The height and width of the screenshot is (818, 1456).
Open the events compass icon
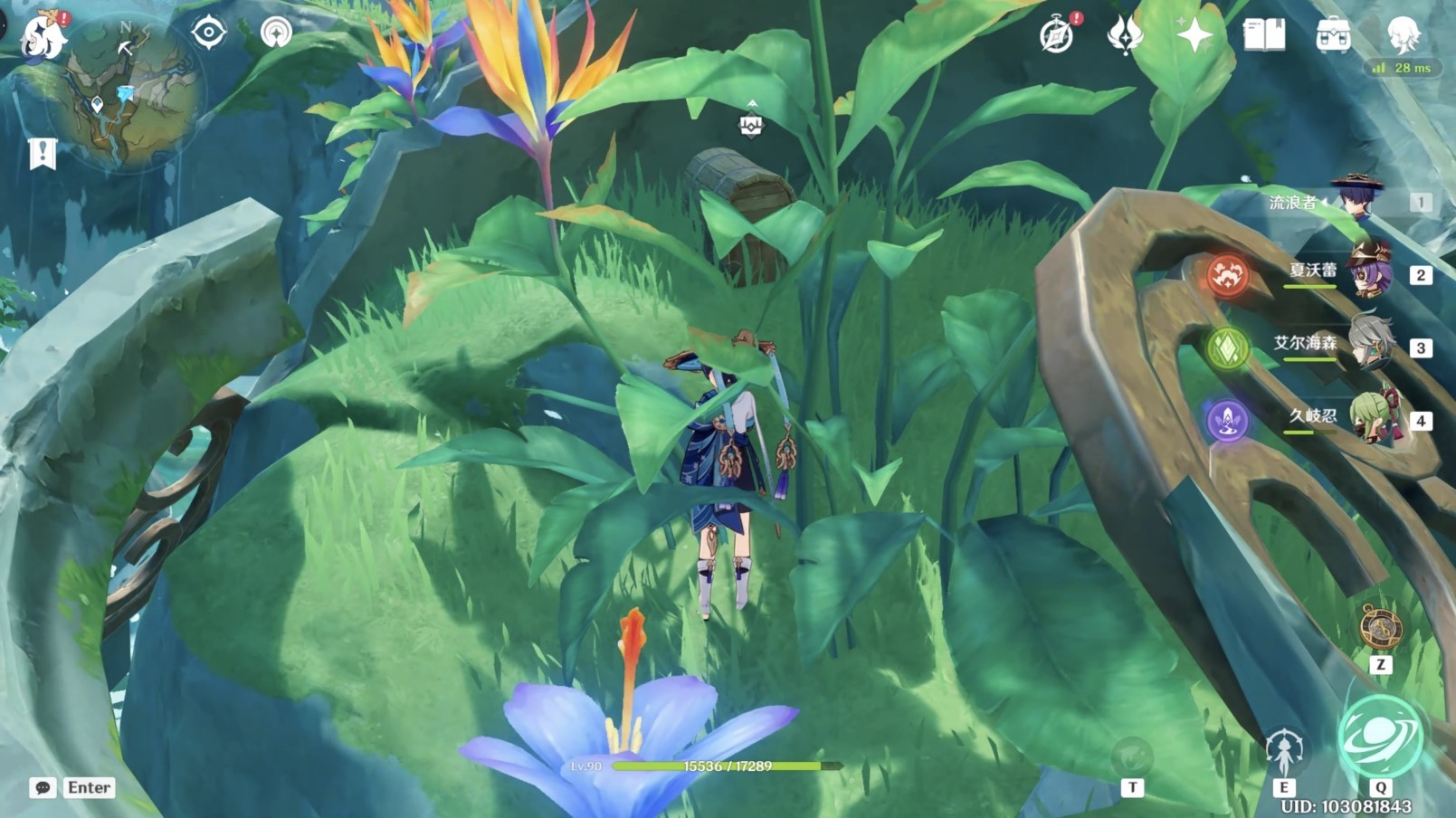[x=1056, y=35]
